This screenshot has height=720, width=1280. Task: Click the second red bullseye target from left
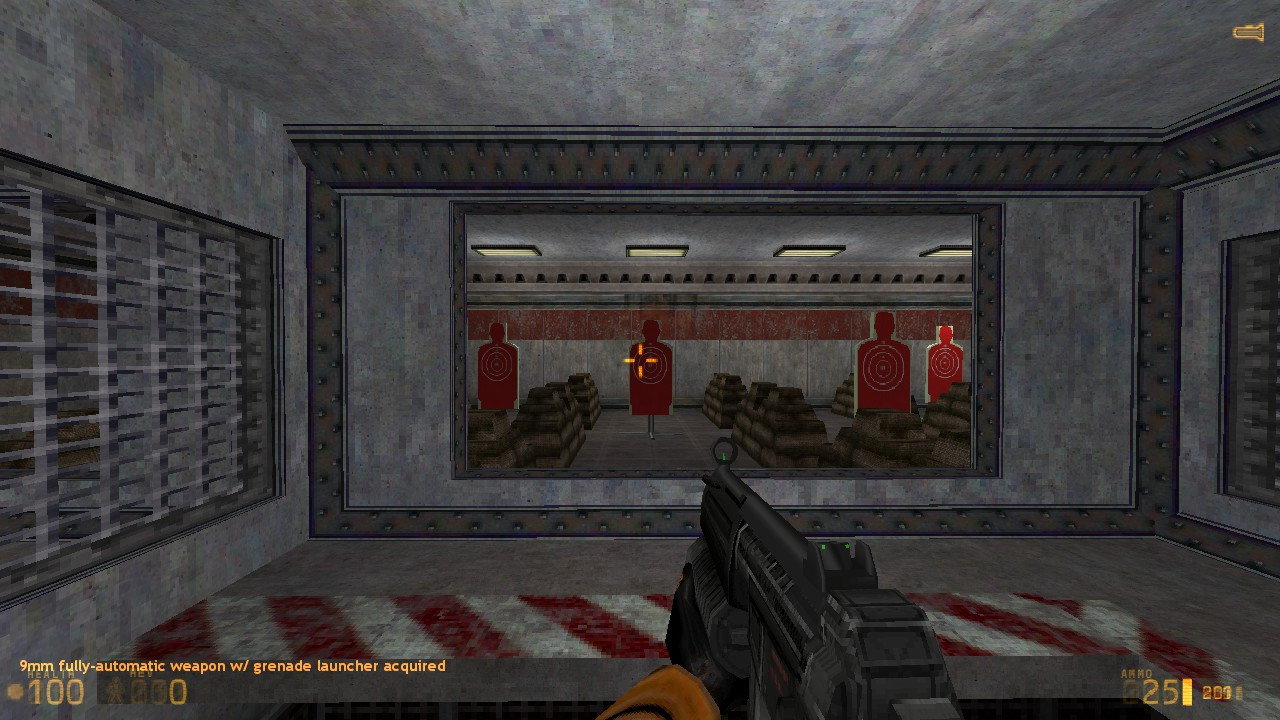click(651, 365)
